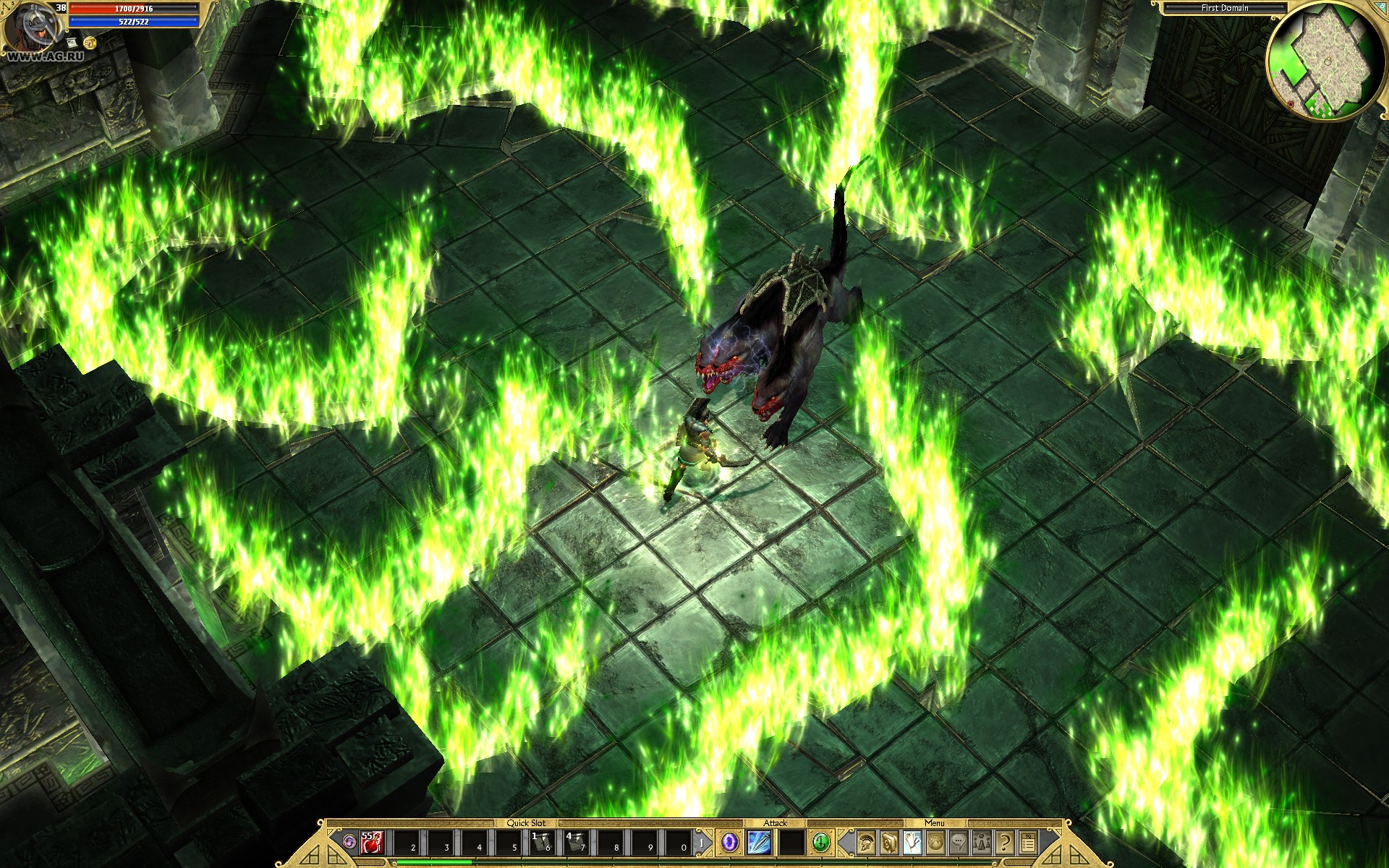Open the multiplayer party icon
Viewport: 1389px width, 868px height.
tap(982, 844)
